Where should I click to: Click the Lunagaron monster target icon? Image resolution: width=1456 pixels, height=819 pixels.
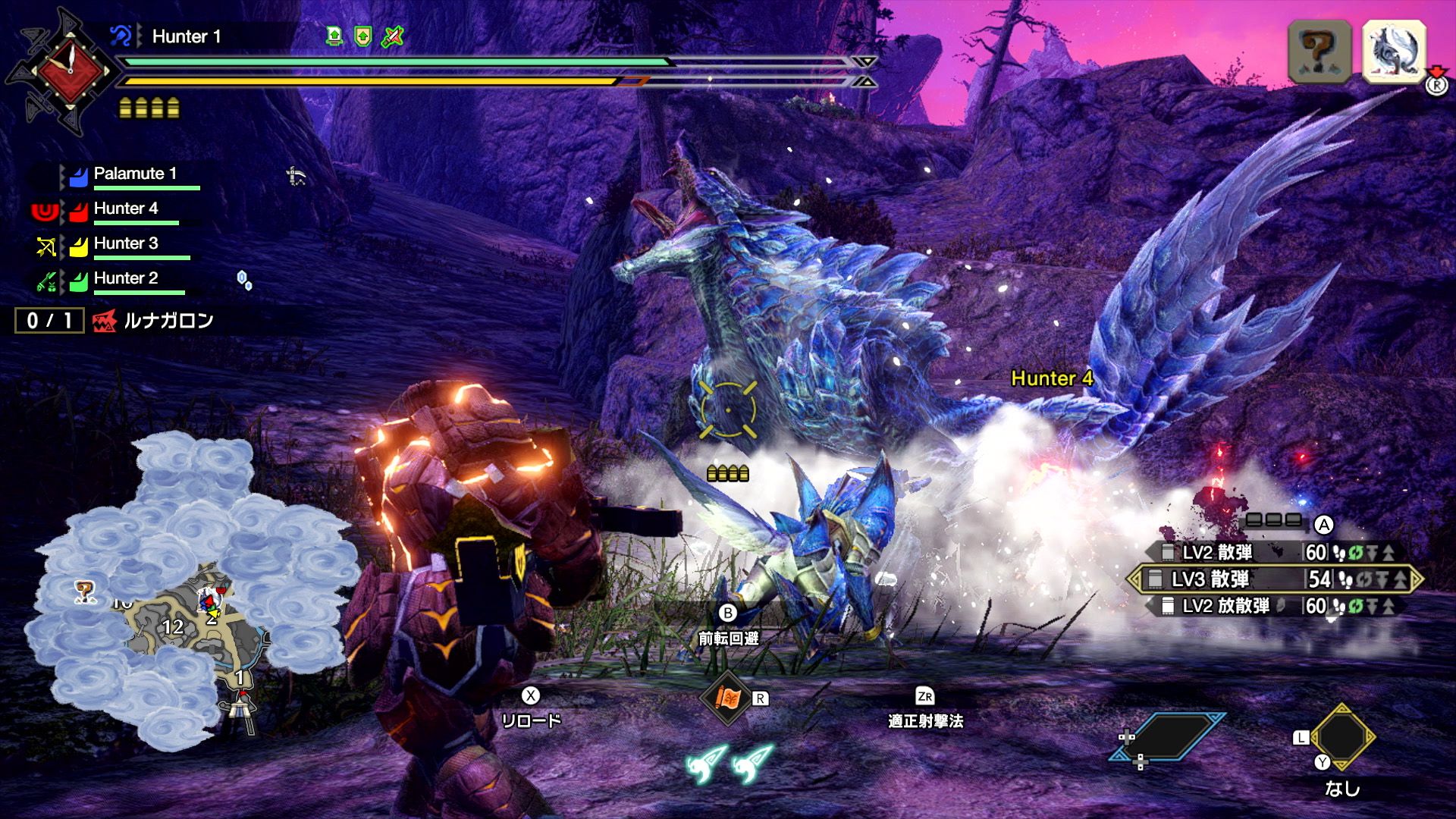[1394, 50]
